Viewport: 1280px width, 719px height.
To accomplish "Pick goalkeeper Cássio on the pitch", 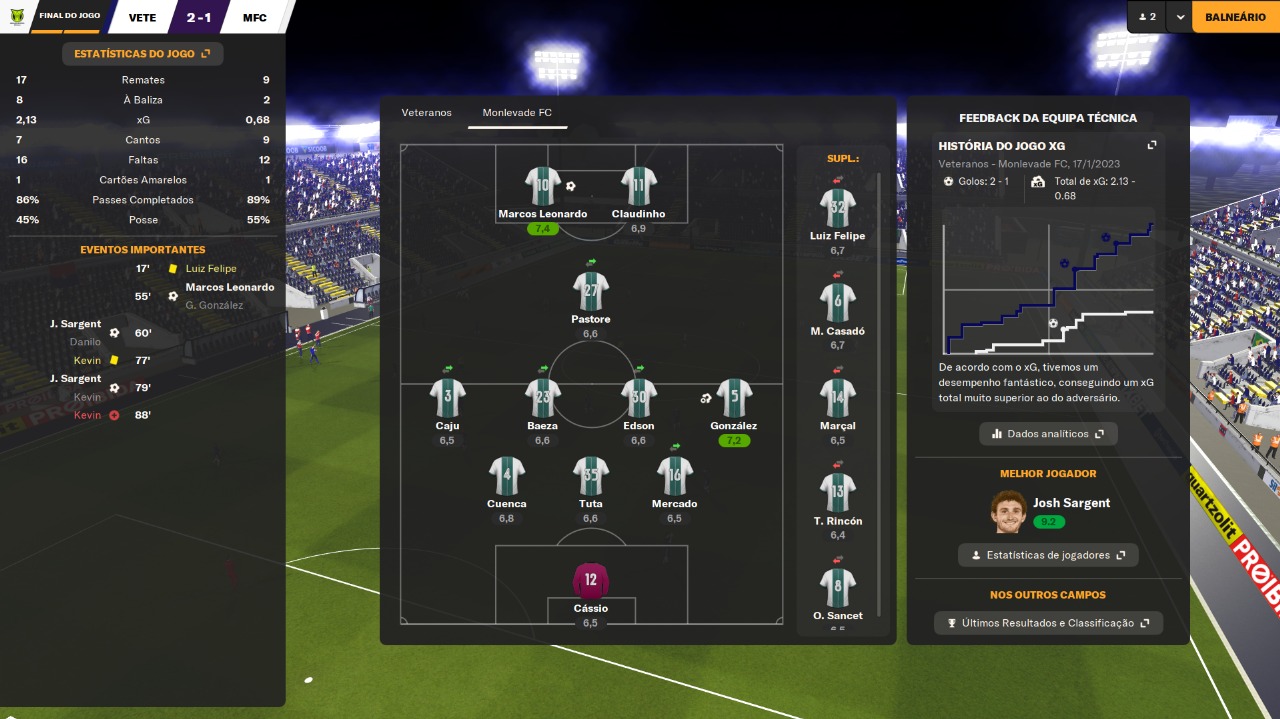I will coord(591,581).
